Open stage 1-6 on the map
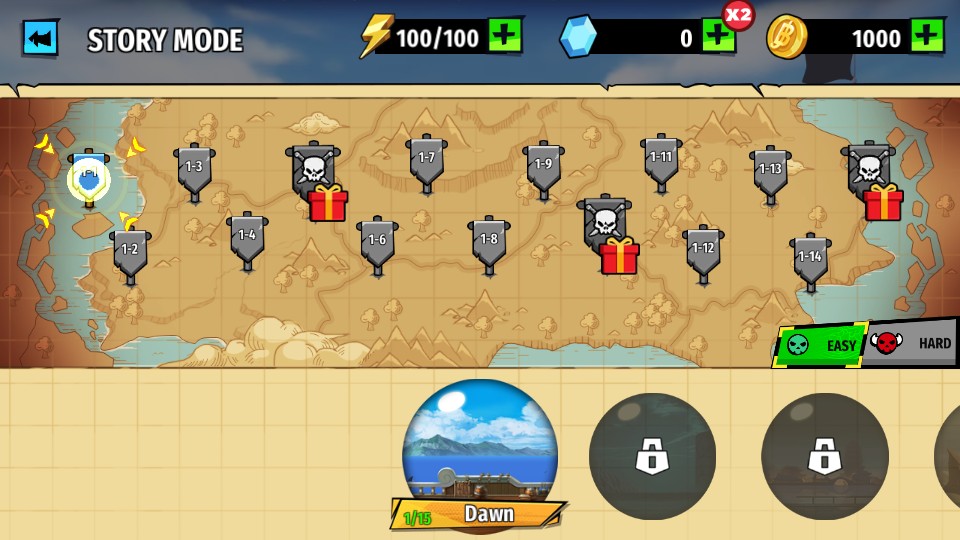Viewport: 960px width, 540px height. [x=377, y=241]
